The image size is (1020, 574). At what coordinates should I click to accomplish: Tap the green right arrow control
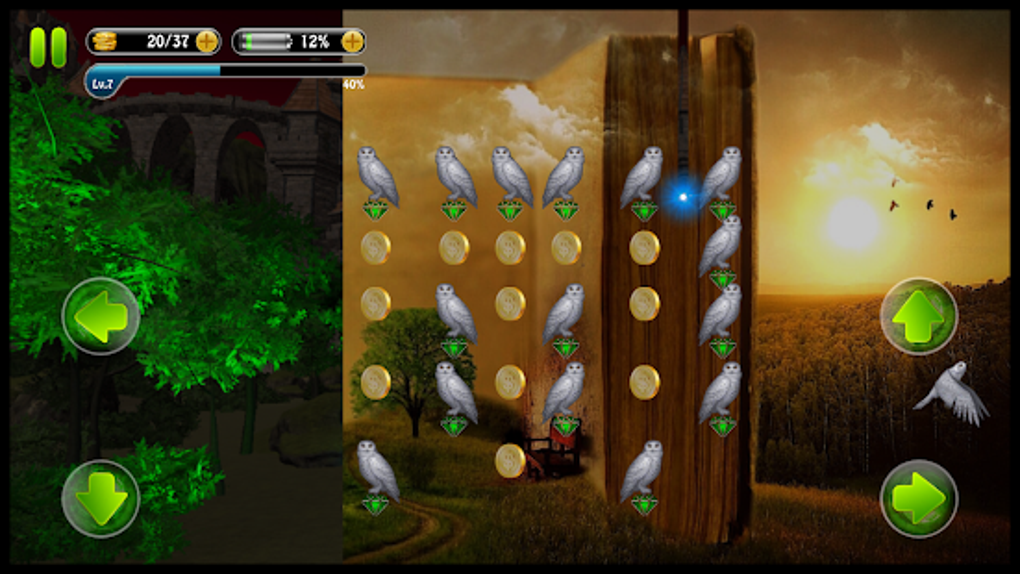point(919,498)
